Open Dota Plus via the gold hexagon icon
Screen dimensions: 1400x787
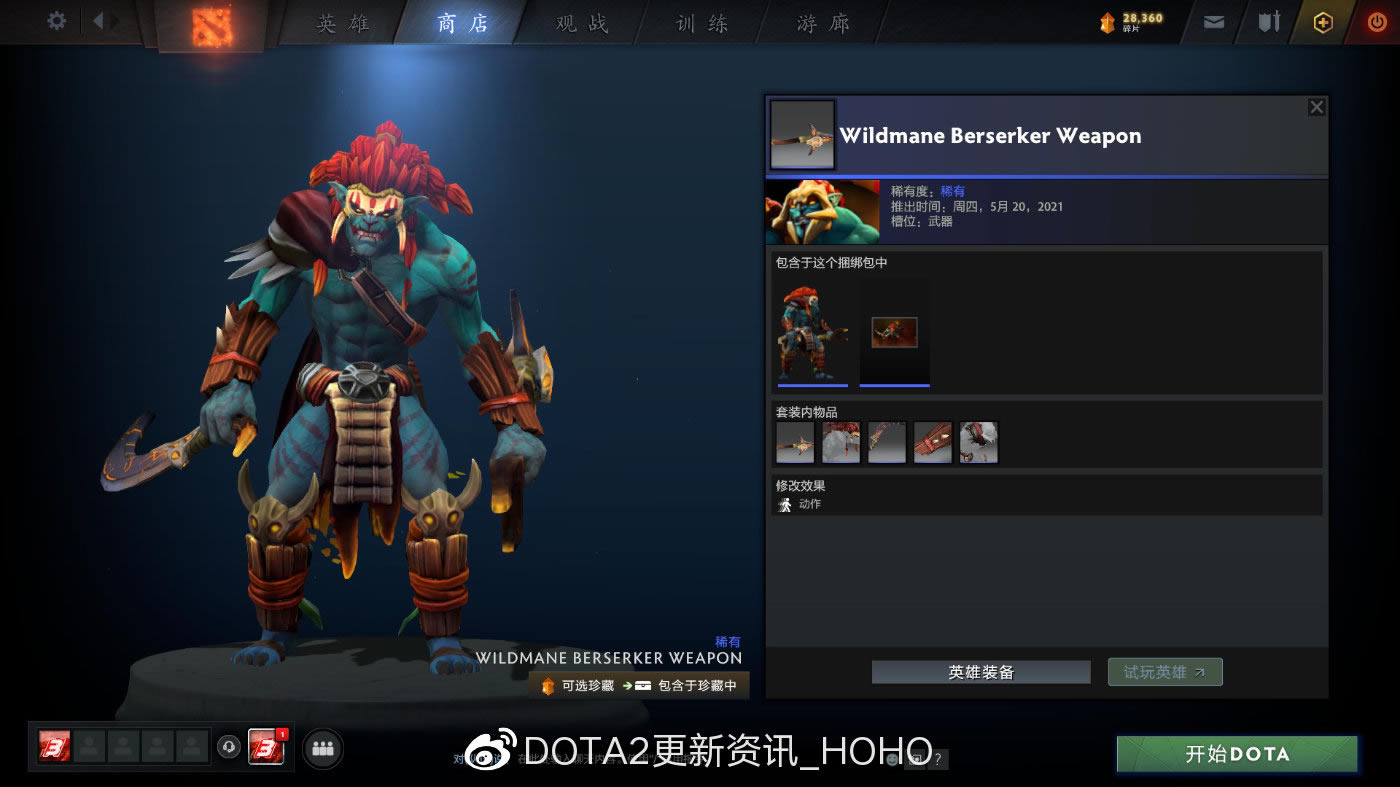coord(1323,21)
